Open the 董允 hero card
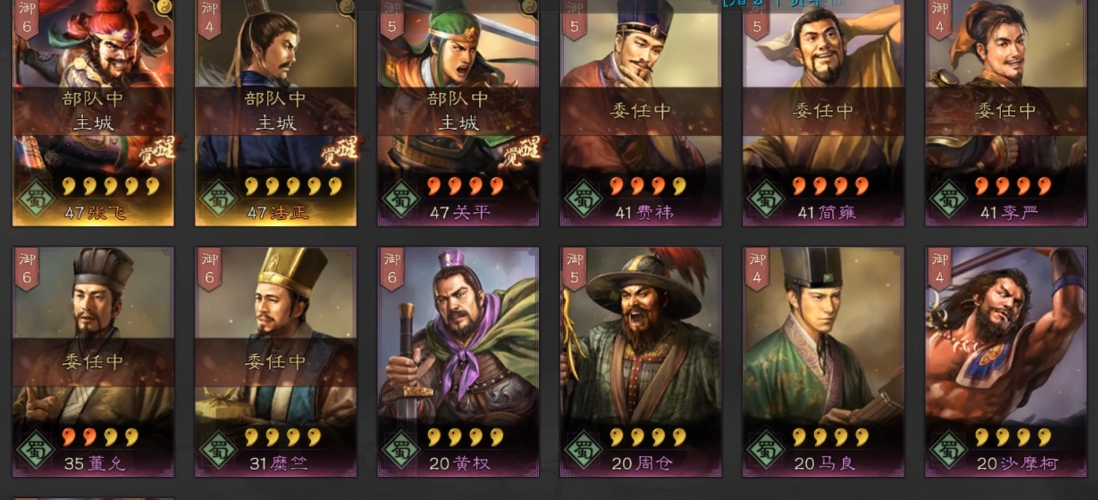This screenshot has height=500, width=1098. [93, 360]
